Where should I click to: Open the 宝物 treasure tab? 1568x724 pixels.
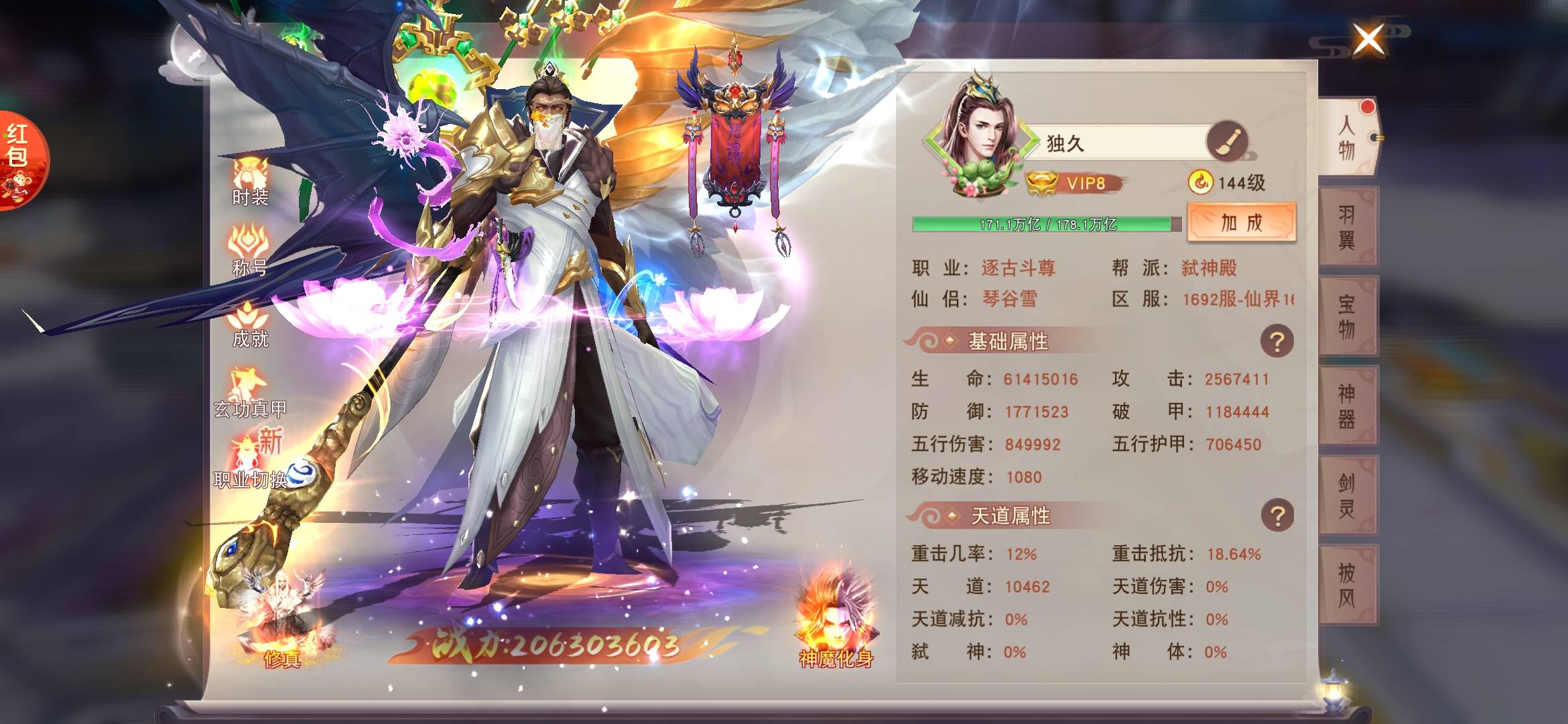[1347, 316]
